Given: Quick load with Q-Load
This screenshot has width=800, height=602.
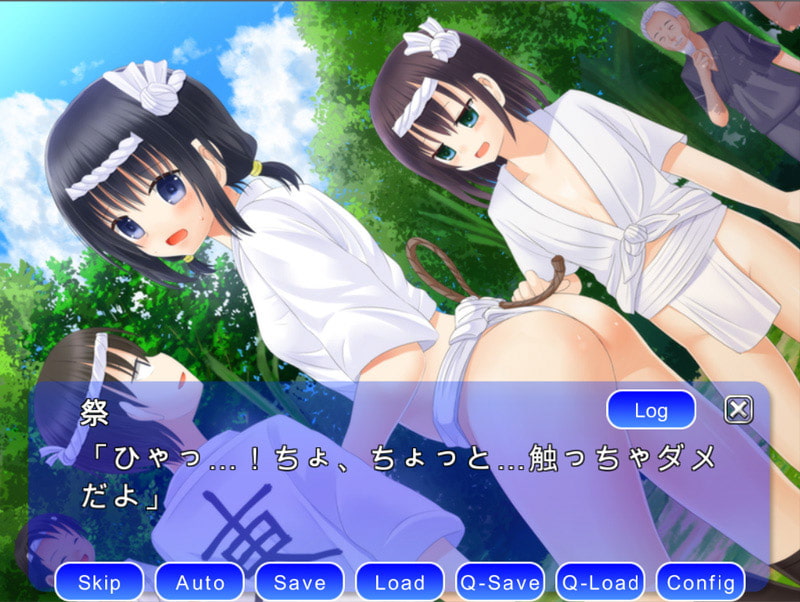Looking at the screenshot, I should [x=600, y=582].
